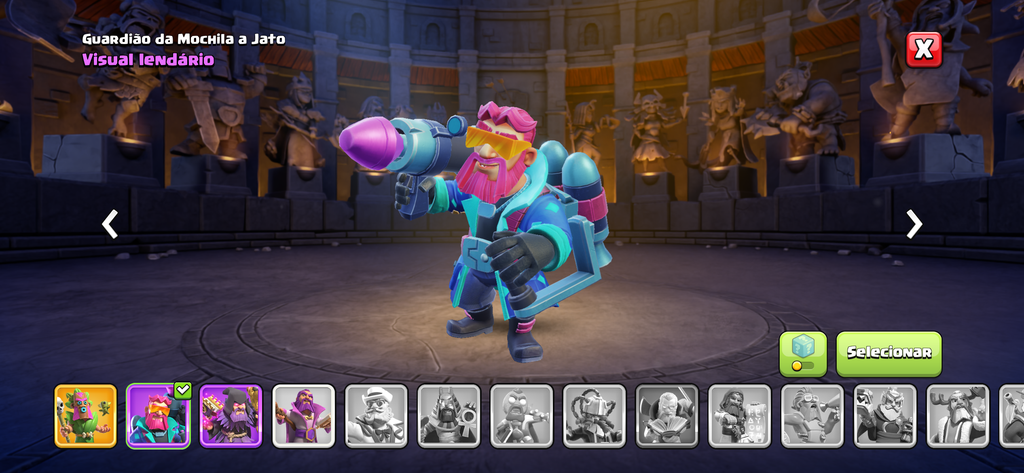Viewport: 1024px width, 473px height.
Task: Choose the locked skin shouting into megaphone
Action: [812, 415]
